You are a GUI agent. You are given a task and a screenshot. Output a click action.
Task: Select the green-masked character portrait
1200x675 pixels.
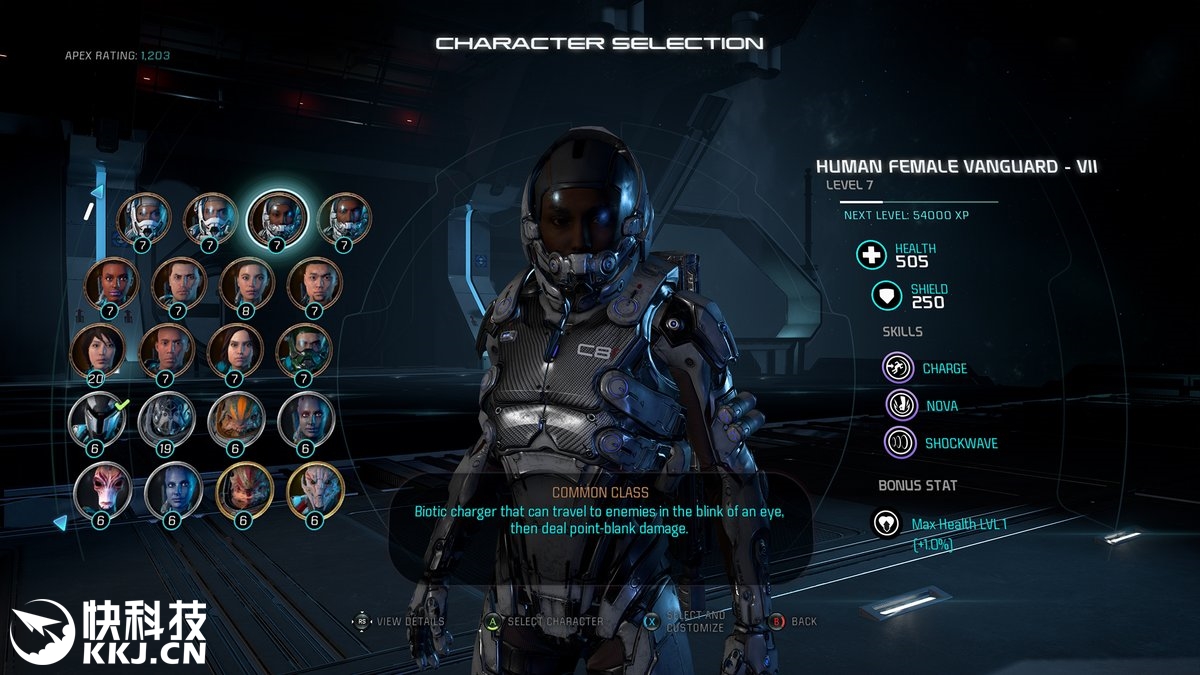(302, 351)
